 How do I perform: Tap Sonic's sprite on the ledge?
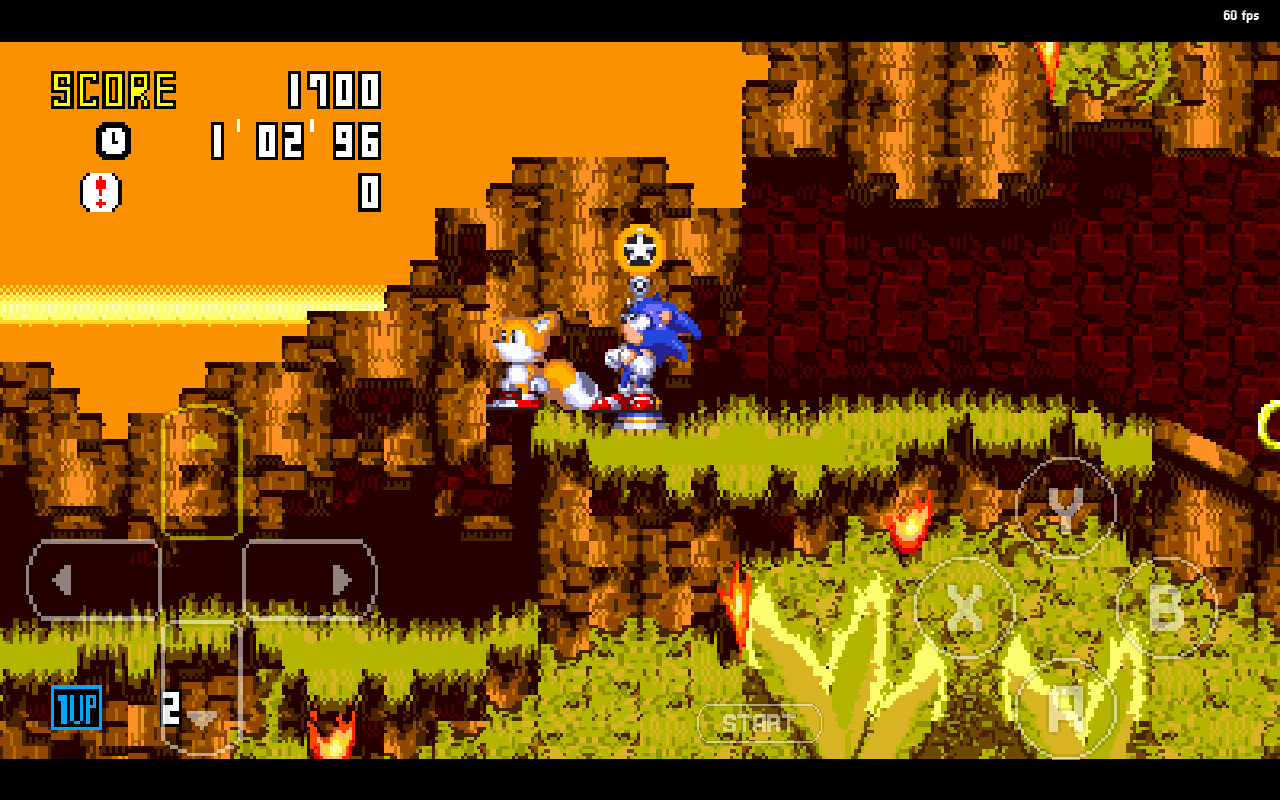pos(645,355)
